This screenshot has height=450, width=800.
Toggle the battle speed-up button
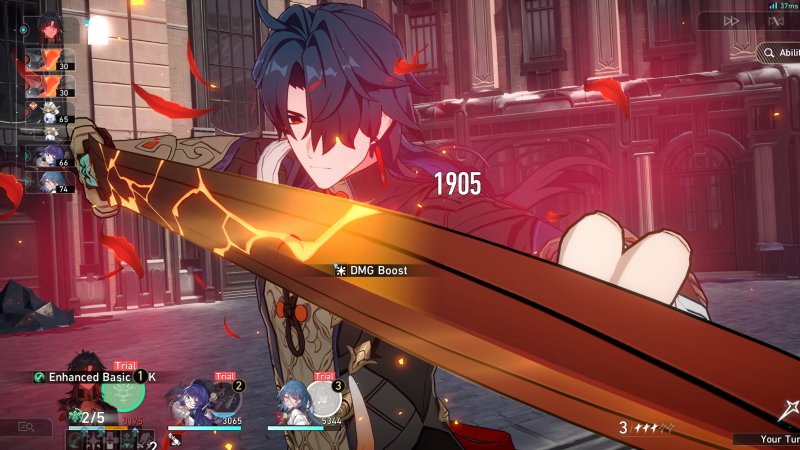pyautogui.click(x=733, y=20)
